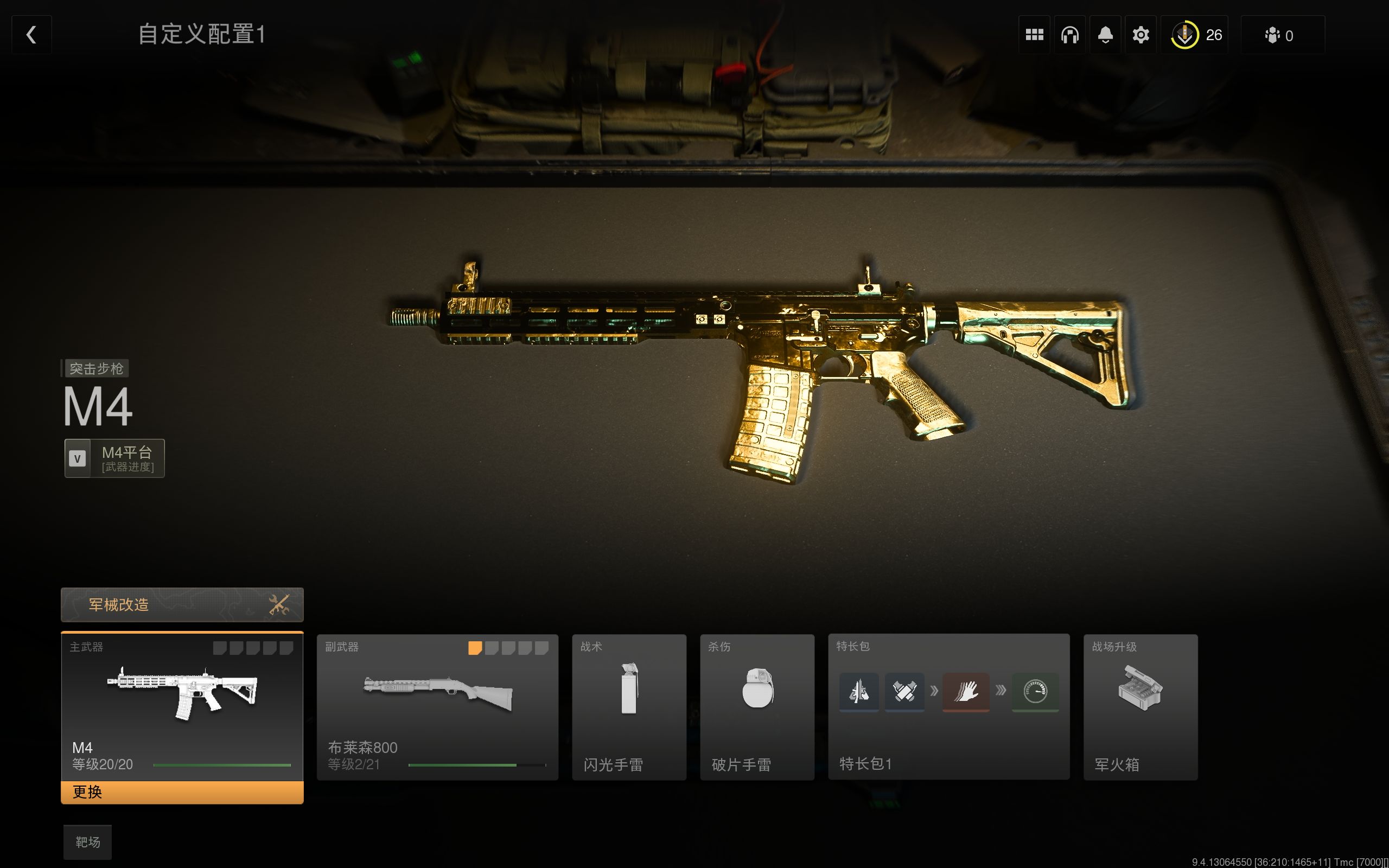Click 更换 to swap the primary weapon
This screenshot has width=1389, height=868.
click(x=182, y=792)
